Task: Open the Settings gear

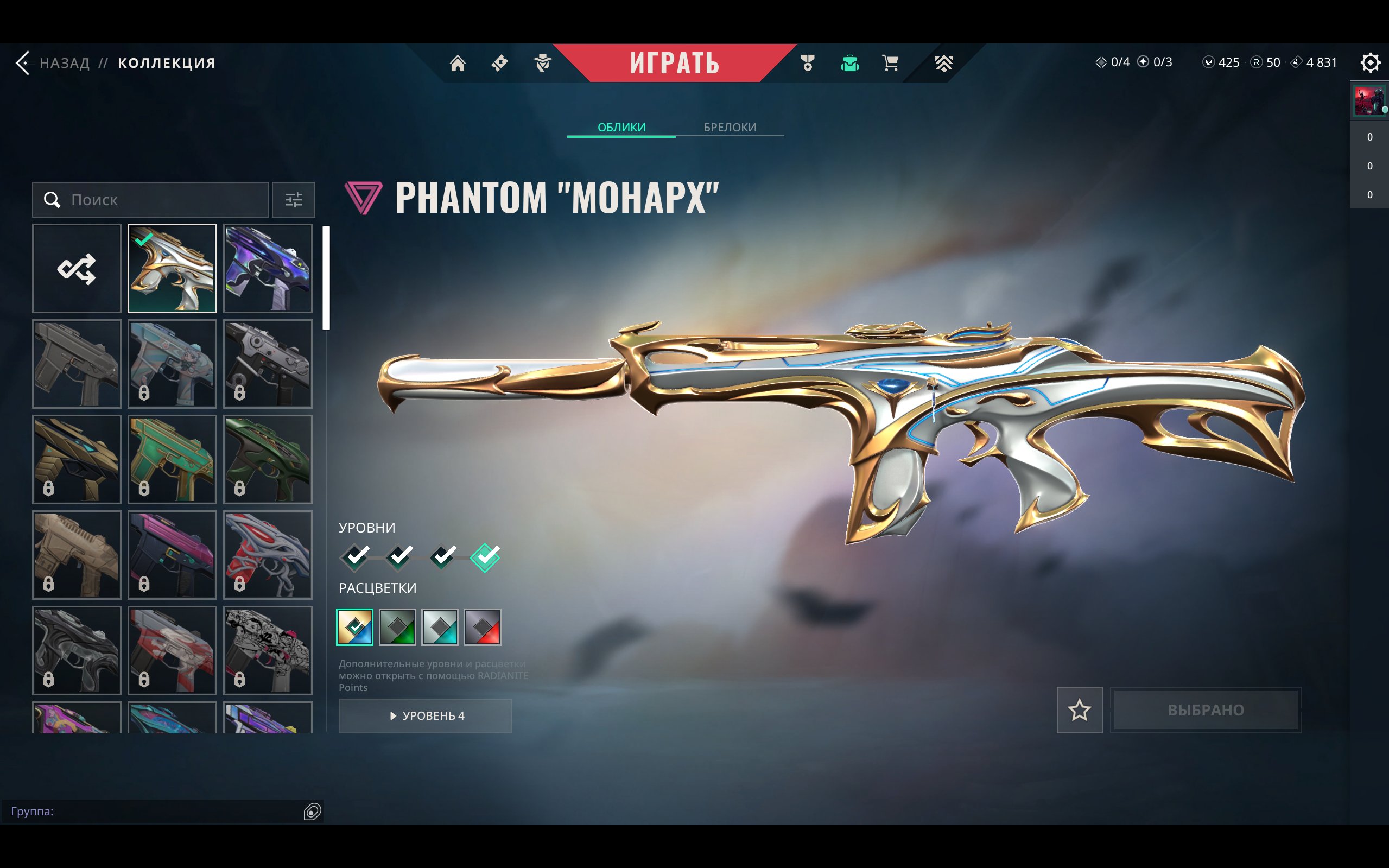Action: (1370, 63)
